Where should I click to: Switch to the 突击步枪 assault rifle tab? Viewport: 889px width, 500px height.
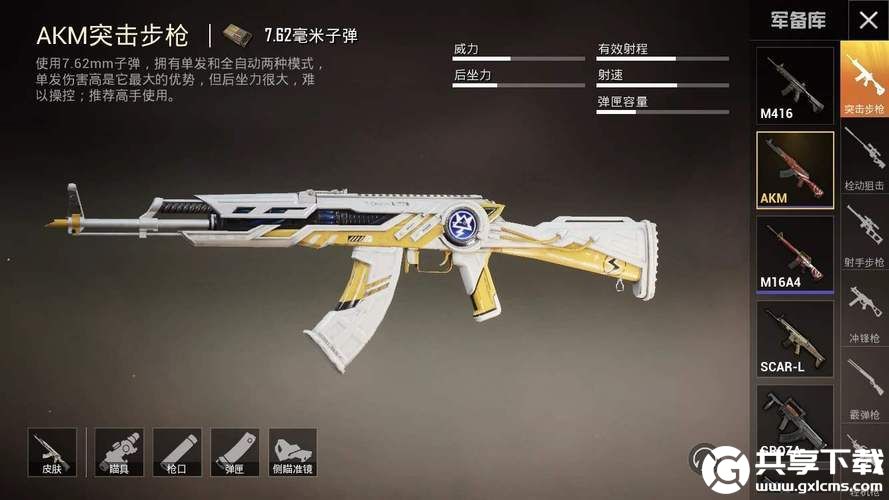pos(864,80)
